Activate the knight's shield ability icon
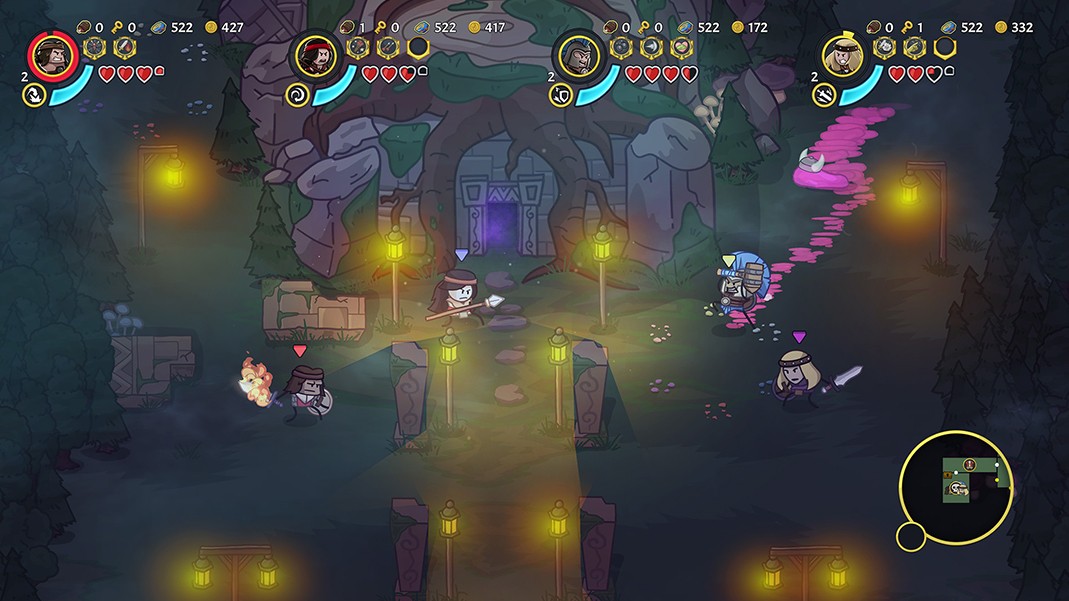 pyautogui.click(x=562, y=95)
